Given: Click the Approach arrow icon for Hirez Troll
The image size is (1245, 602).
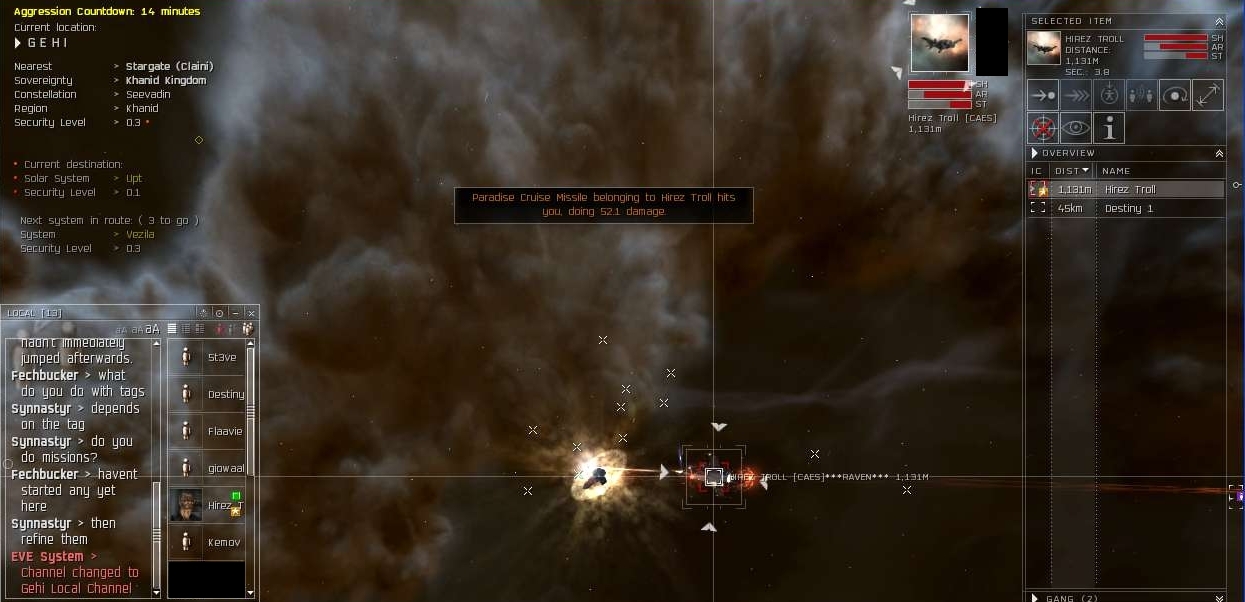Looking at the screenshot, I should coord(1043,95).
